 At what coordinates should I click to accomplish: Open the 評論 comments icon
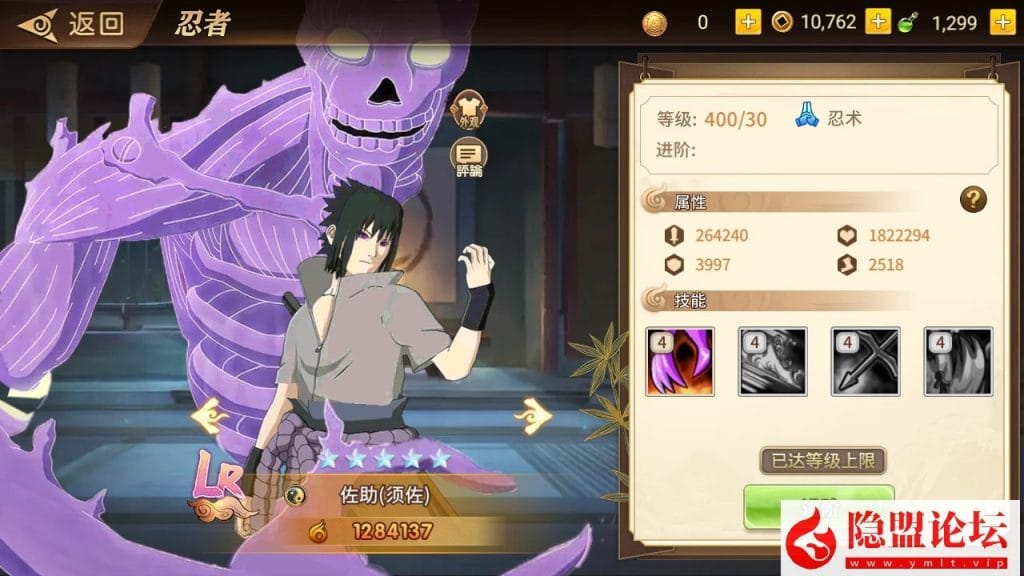(x=468, y=155)
